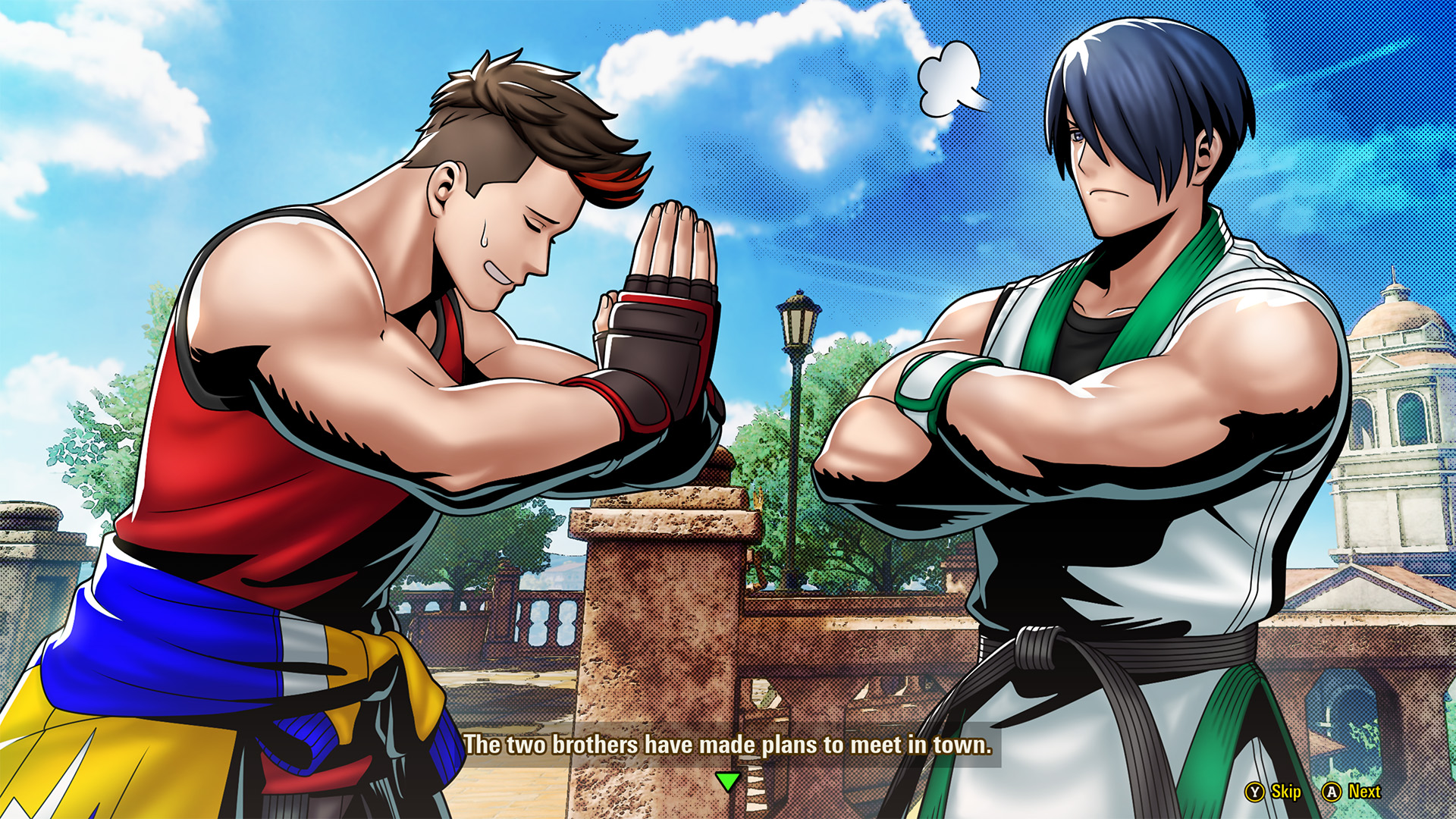The width and height of the screenshot is (1456, 819).
Task: Click the green dialogue advance arrow
Action: [x=727, y=780]
